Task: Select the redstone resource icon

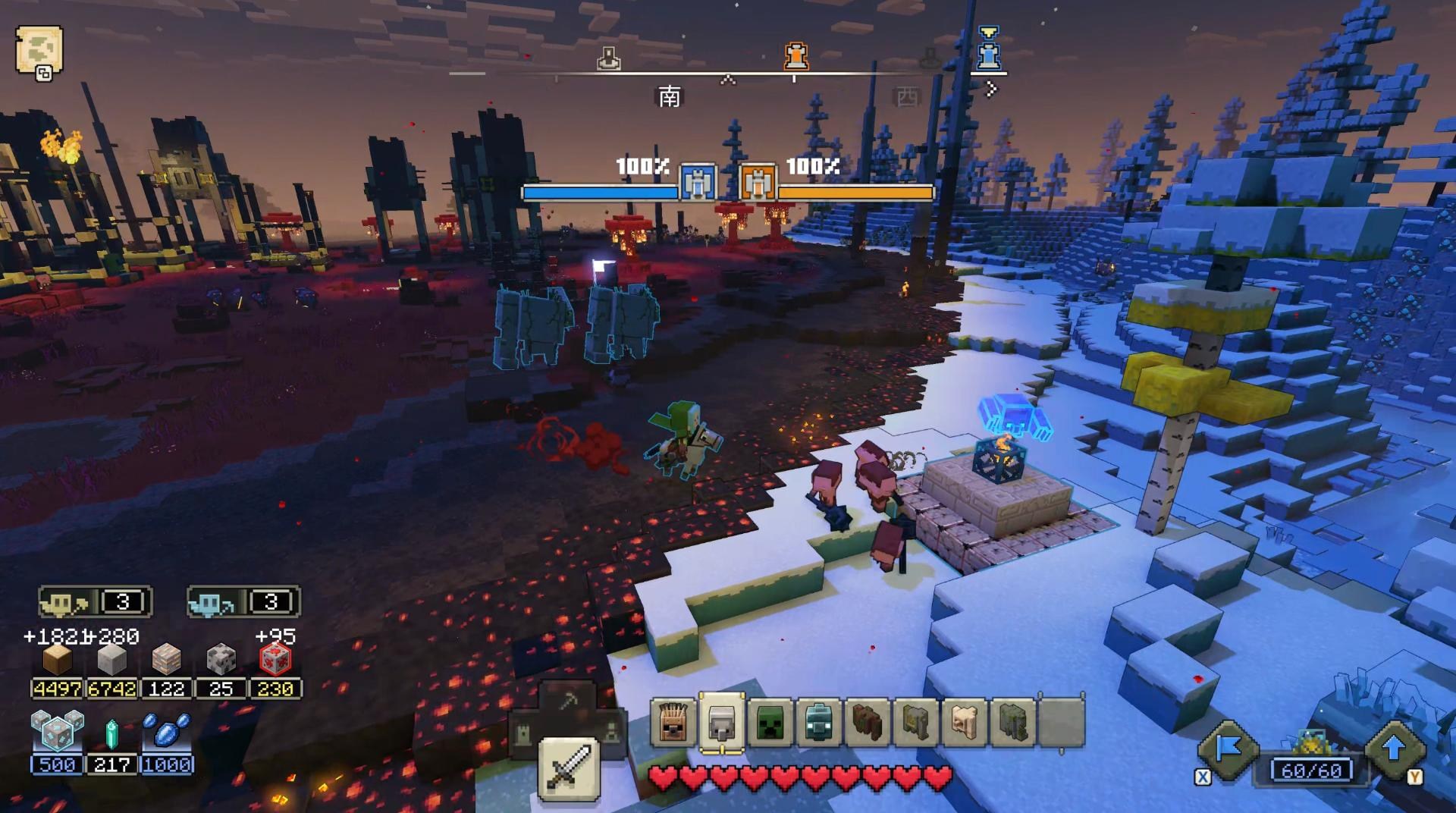Action: 275,660
